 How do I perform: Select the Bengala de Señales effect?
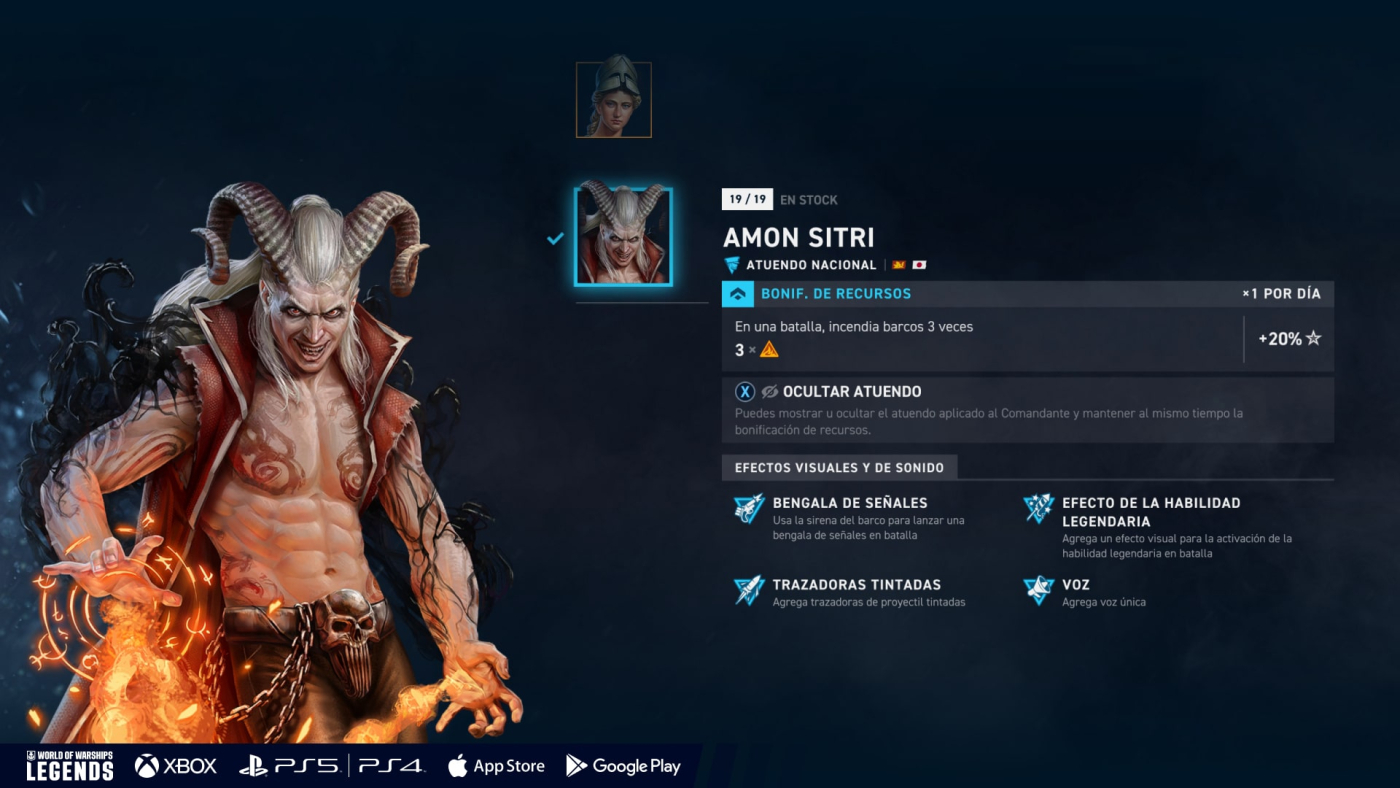849,503
